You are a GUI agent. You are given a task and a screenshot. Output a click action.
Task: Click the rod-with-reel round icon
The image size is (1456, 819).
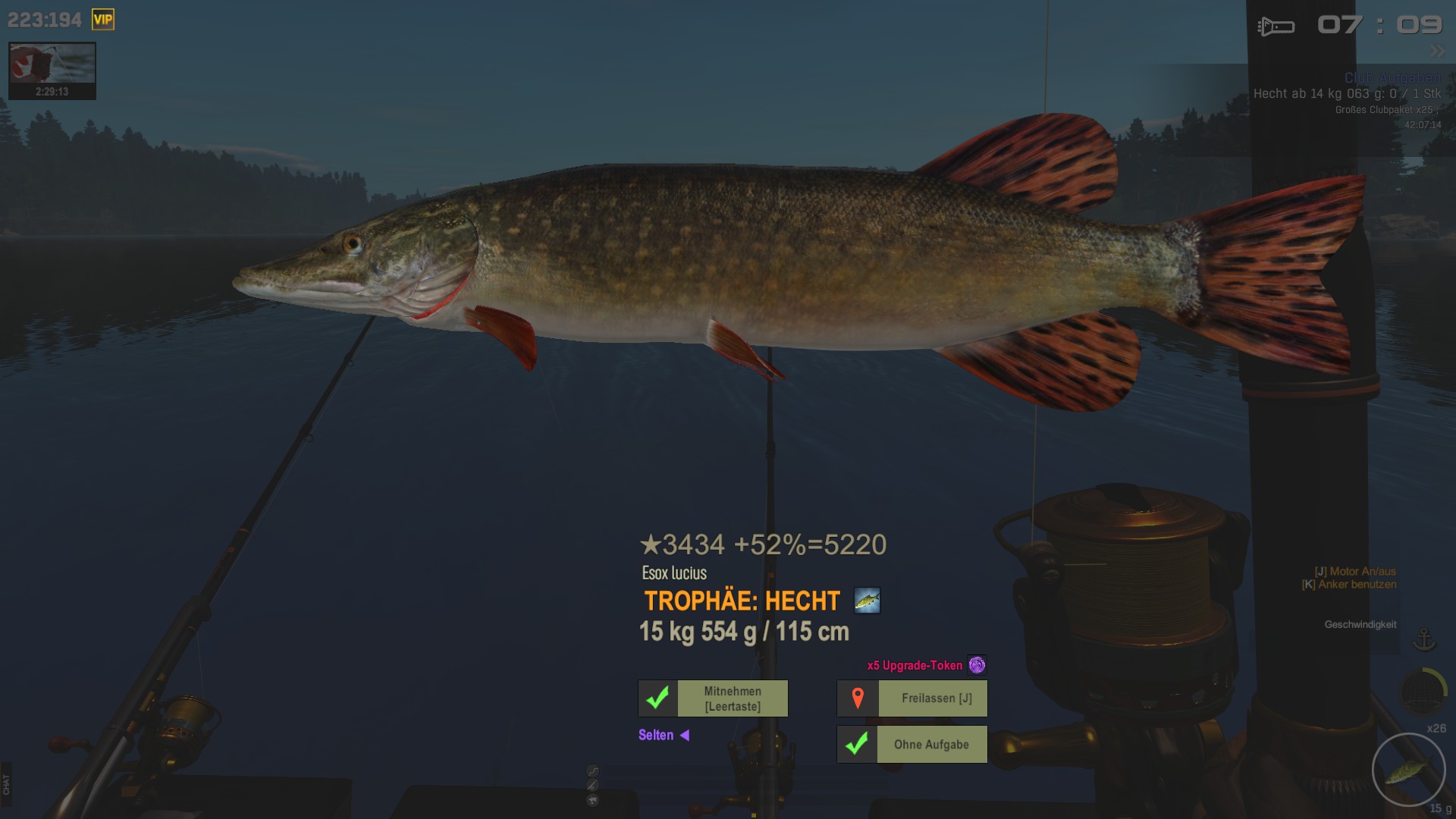click(593, 786)
